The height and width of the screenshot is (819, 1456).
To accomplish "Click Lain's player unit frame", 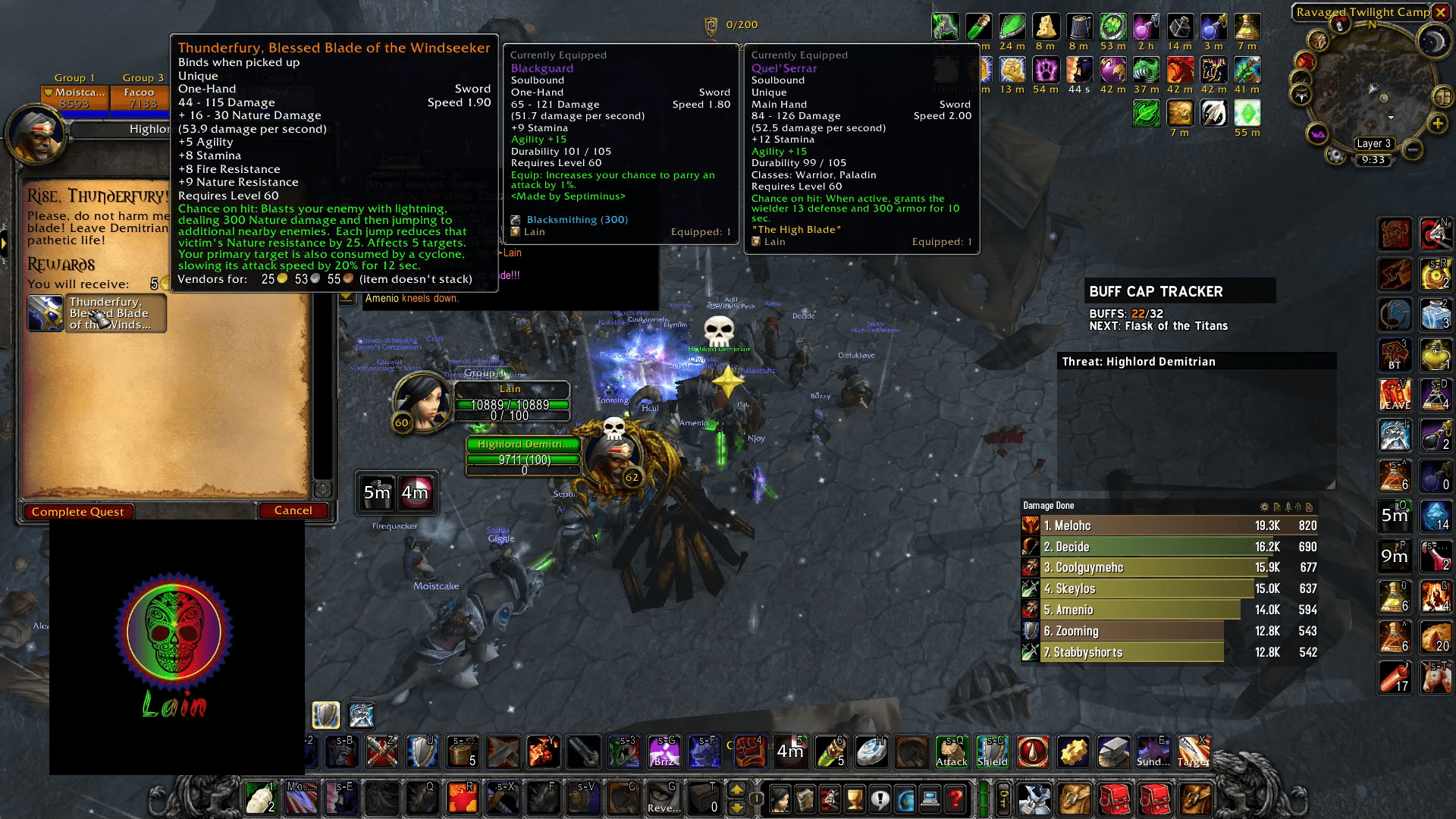I will (x=511, y=400).
